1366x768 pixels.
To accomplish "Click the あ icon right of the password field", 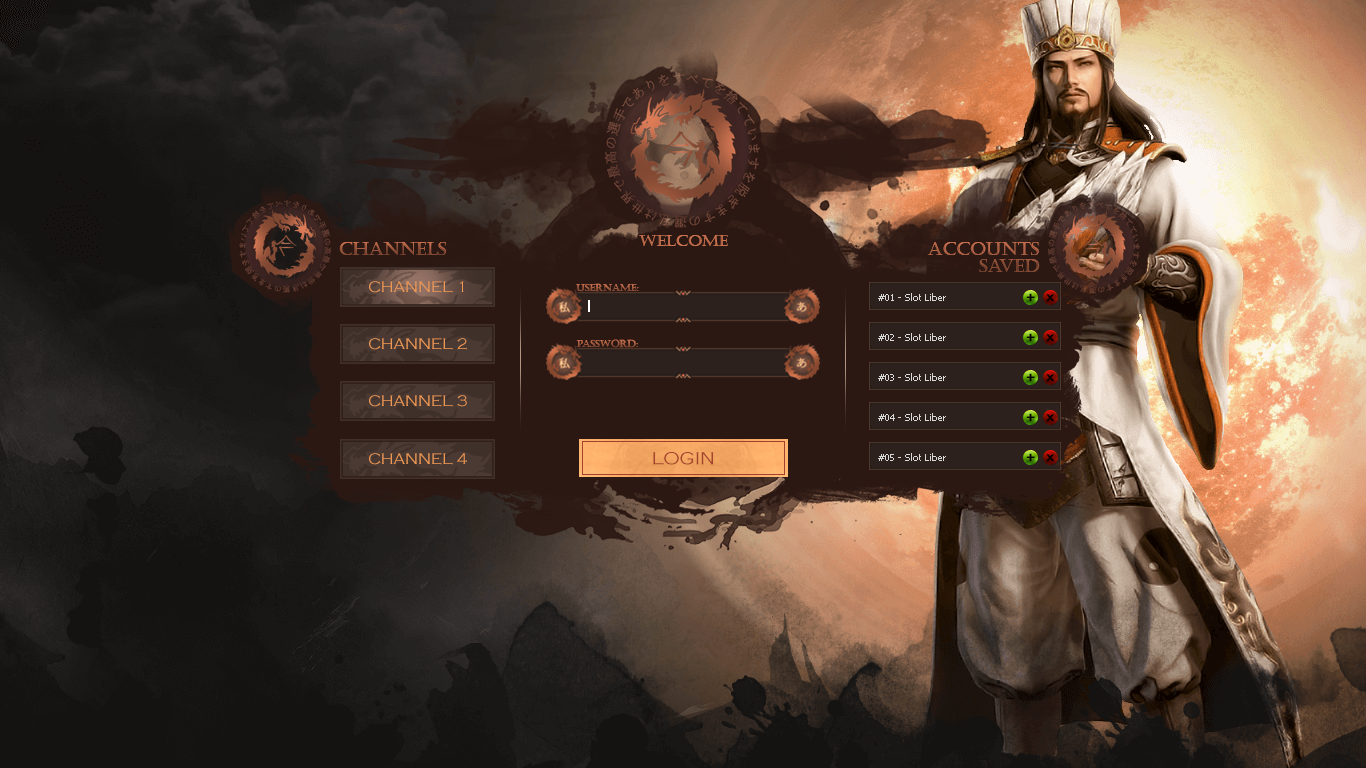I will pyautogui.click(x=803, y=362).
